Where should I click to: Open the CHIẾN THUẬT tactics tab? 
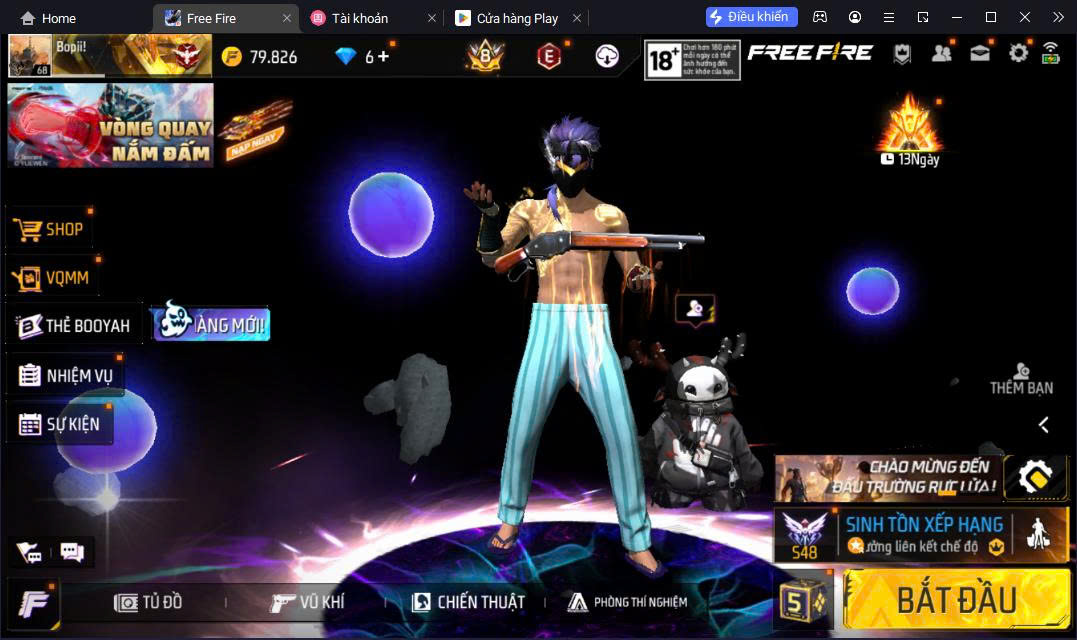pyautogui.click(x=468, y=602)
